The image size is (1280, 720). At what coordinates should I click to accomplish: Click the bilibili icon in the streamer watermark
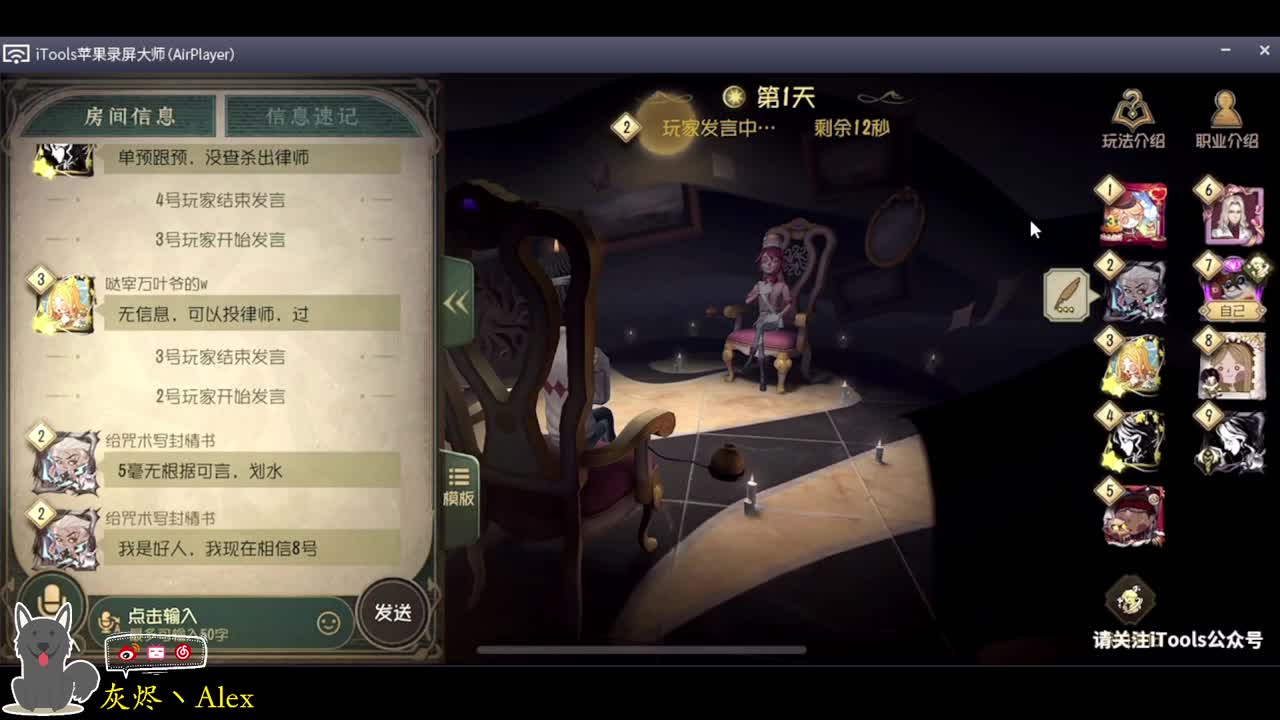coord(155,652)
